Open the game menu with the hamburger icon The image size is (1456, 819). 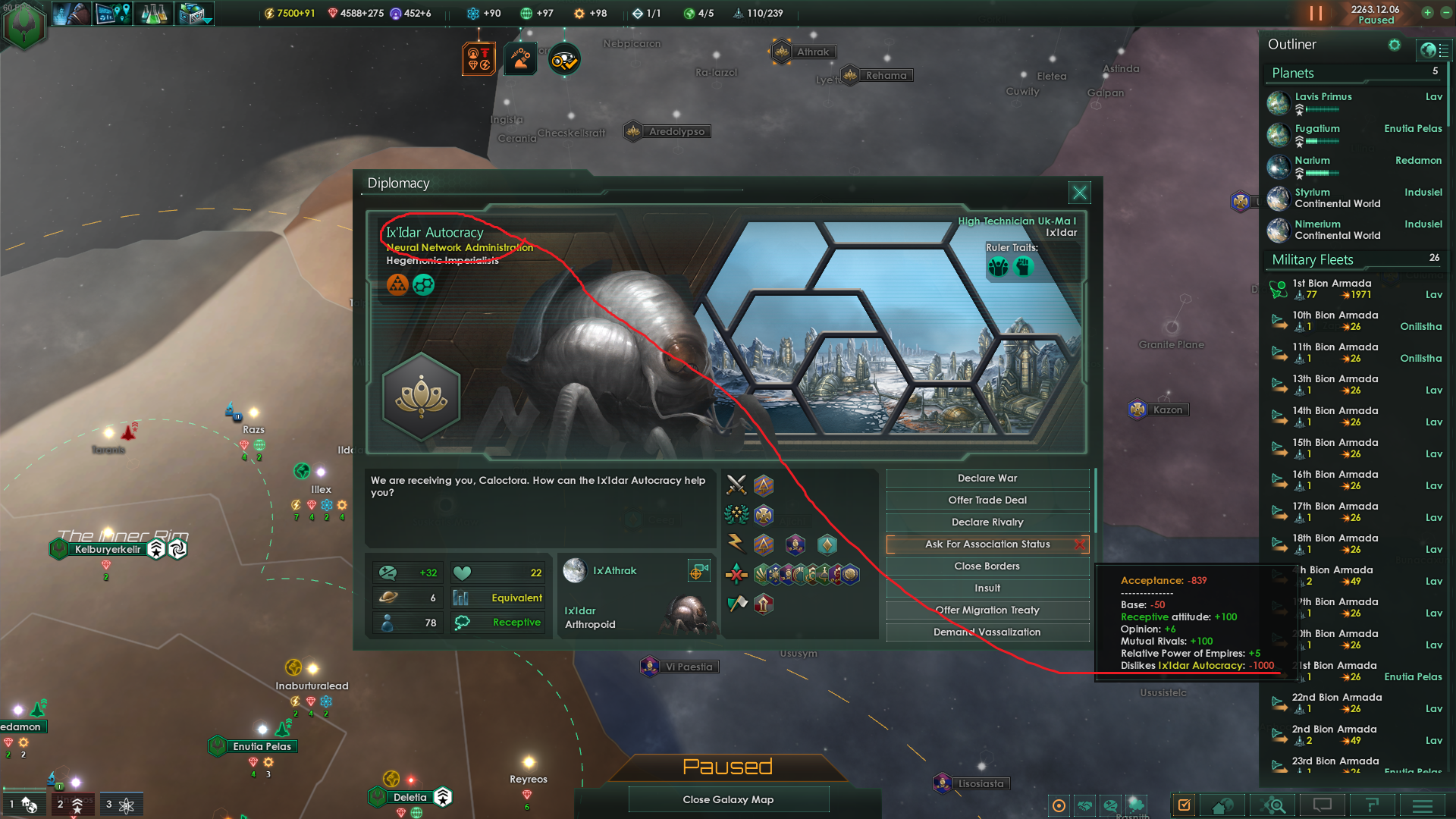(1422, 805)
